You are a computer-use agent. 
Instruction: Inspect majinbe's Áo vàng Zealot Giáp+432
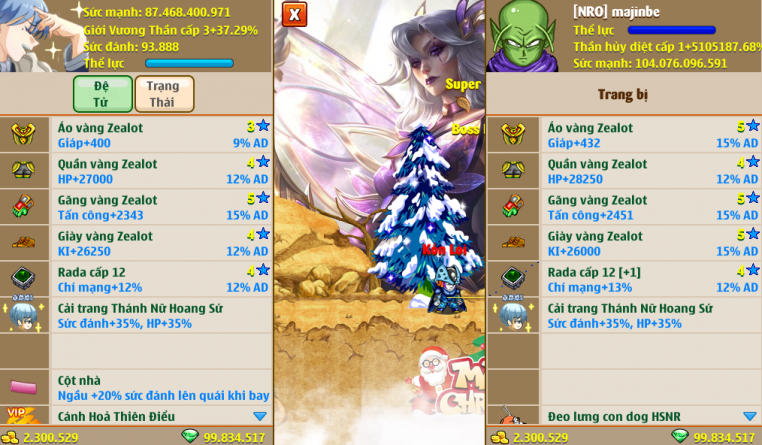click(x=650, y=135)
